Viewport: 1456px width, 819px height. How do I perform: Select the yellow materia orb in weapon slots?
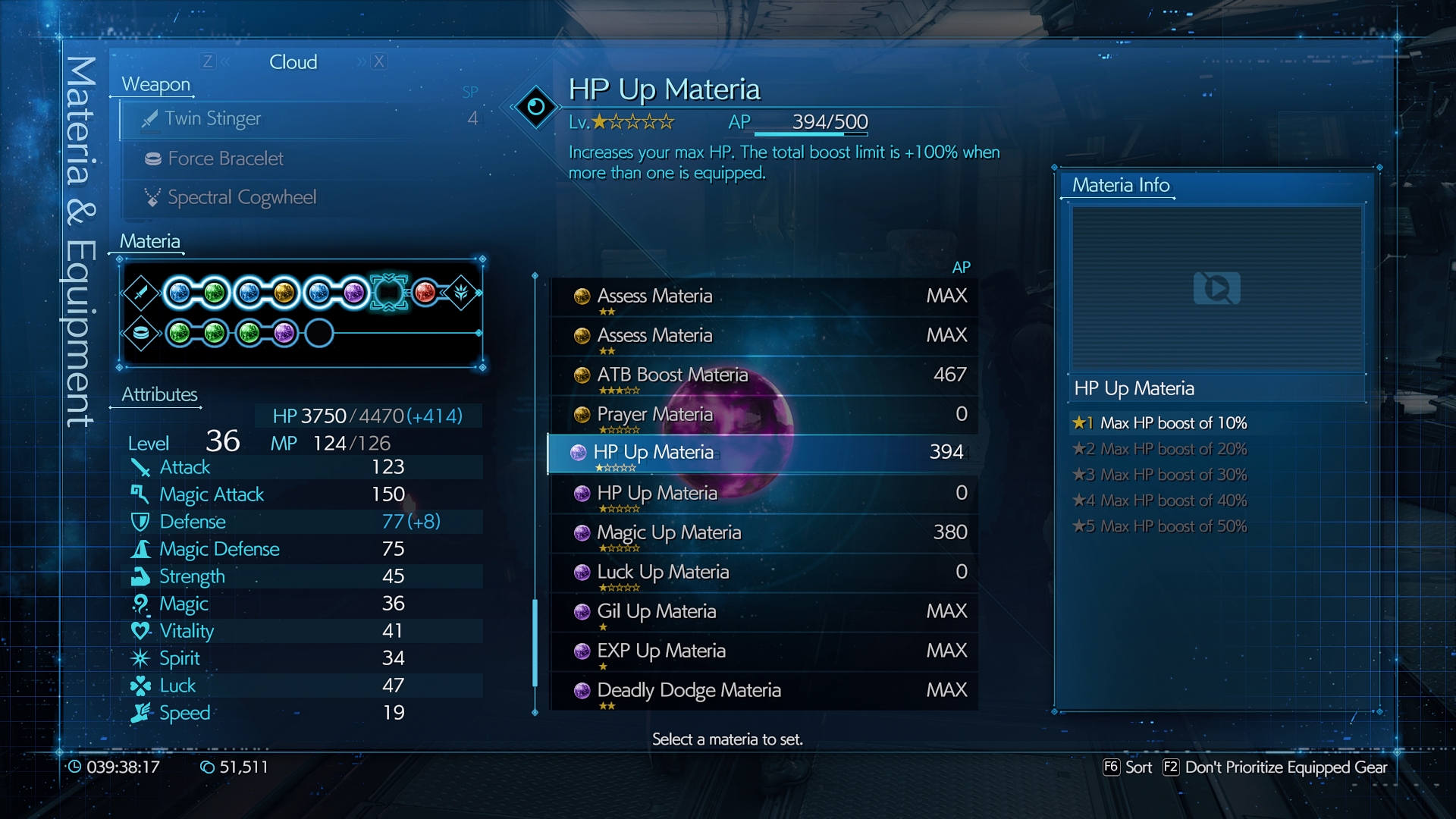284,293
